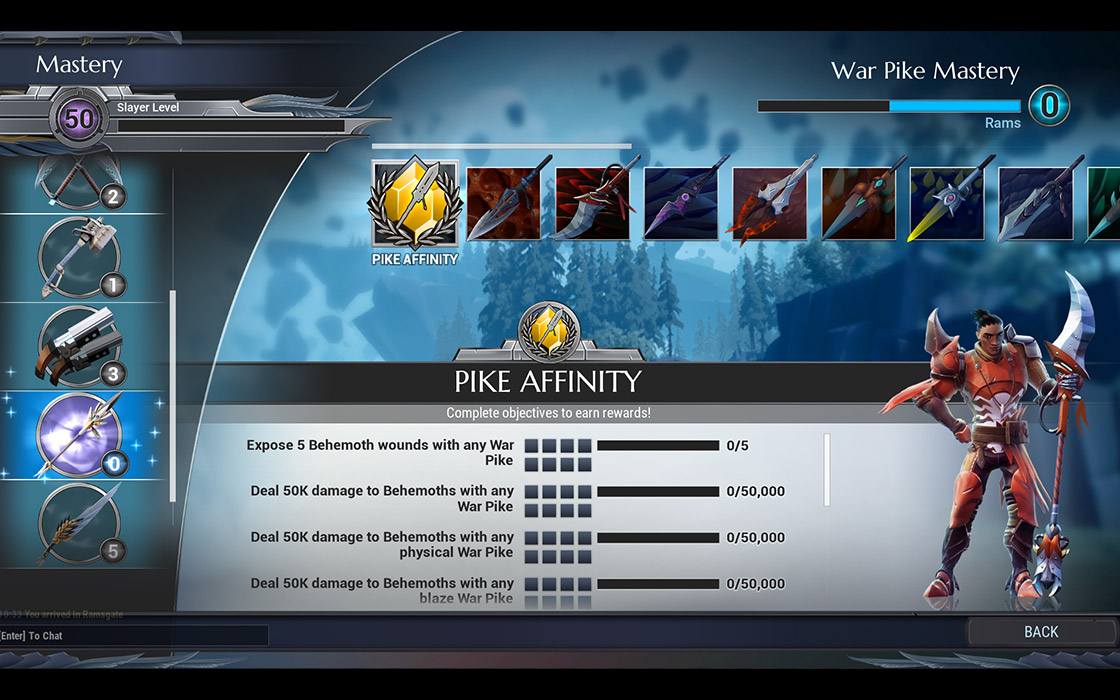Open the chain blades mastery entry
Image resolution: width=1120 pixels, height=700 pixels.
coord(80,185)
